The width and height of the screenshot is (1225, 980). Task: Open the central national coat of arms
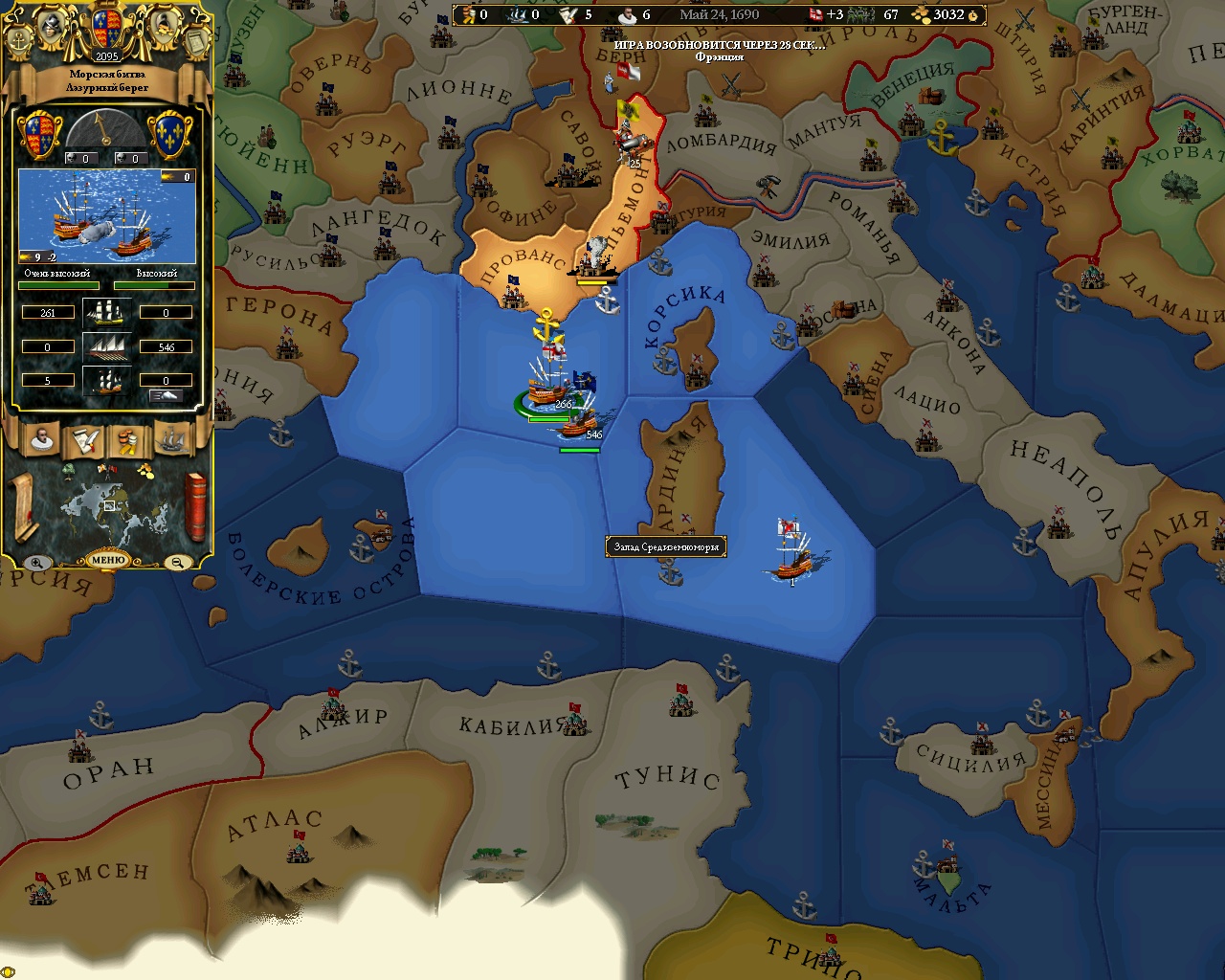point(107,30)
